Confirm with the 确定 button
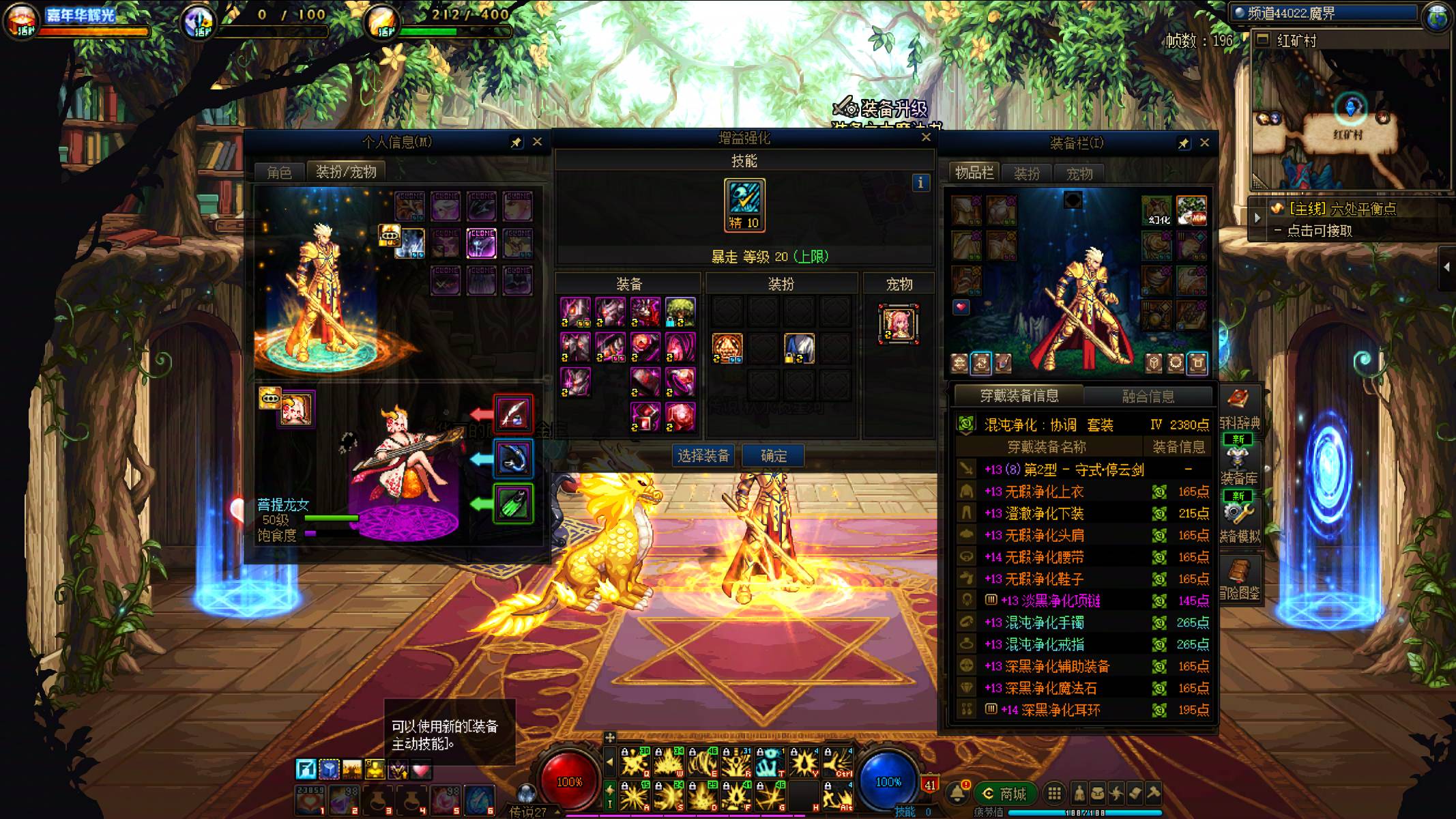Screen dimensions: 1456x819 [x=773, y=456]
